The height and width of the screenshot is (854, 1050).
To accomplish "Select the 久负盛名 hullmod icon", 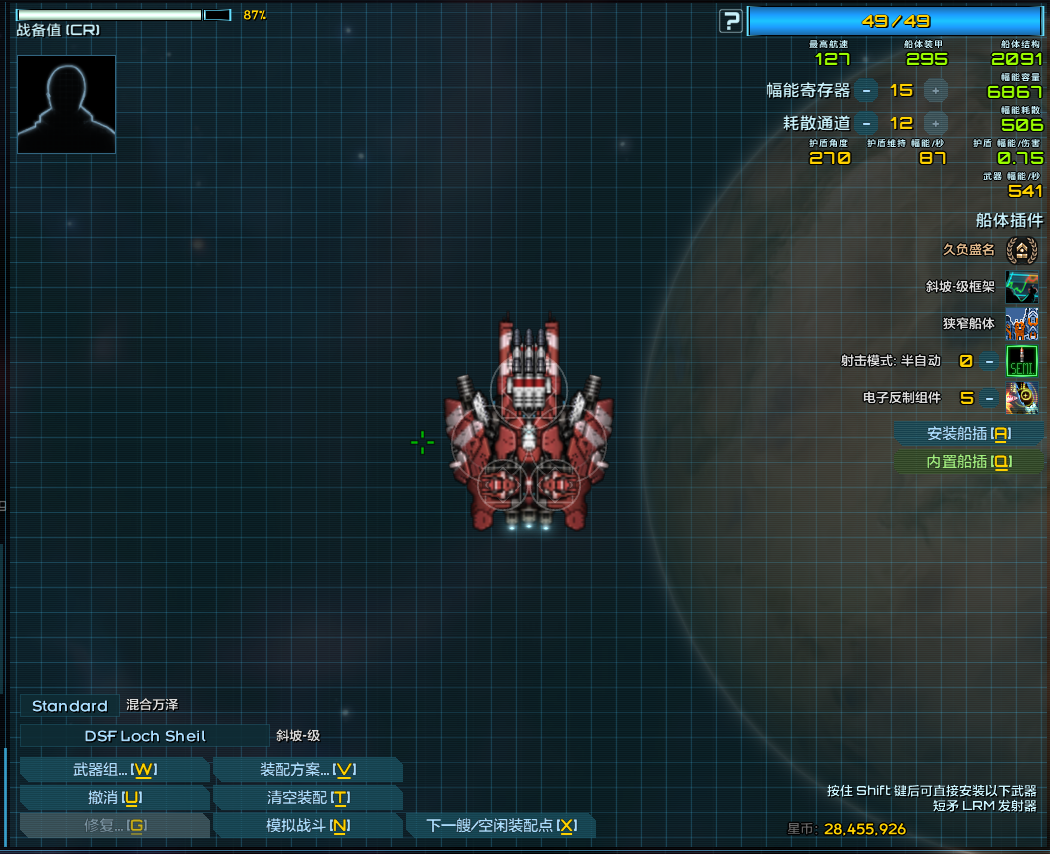I will click(x=1021, y=250).
